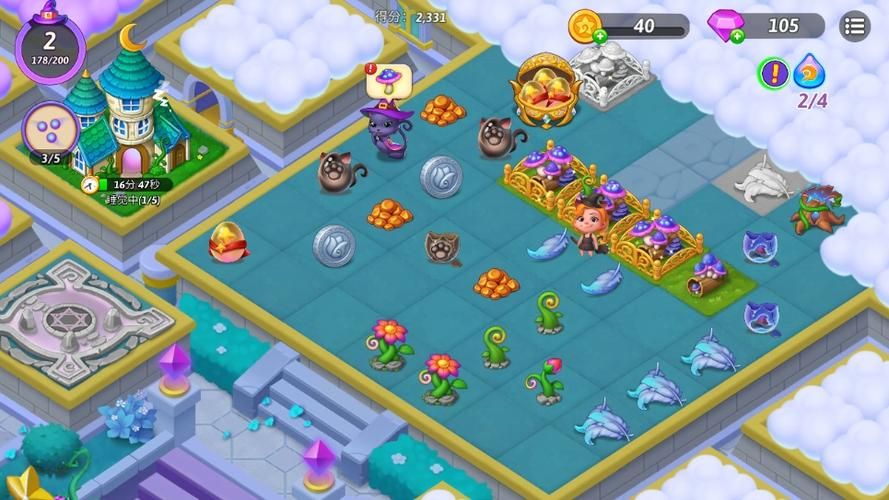Open the list menu button
The height and width of the screenshot is (500, 889).
point(854,25)
